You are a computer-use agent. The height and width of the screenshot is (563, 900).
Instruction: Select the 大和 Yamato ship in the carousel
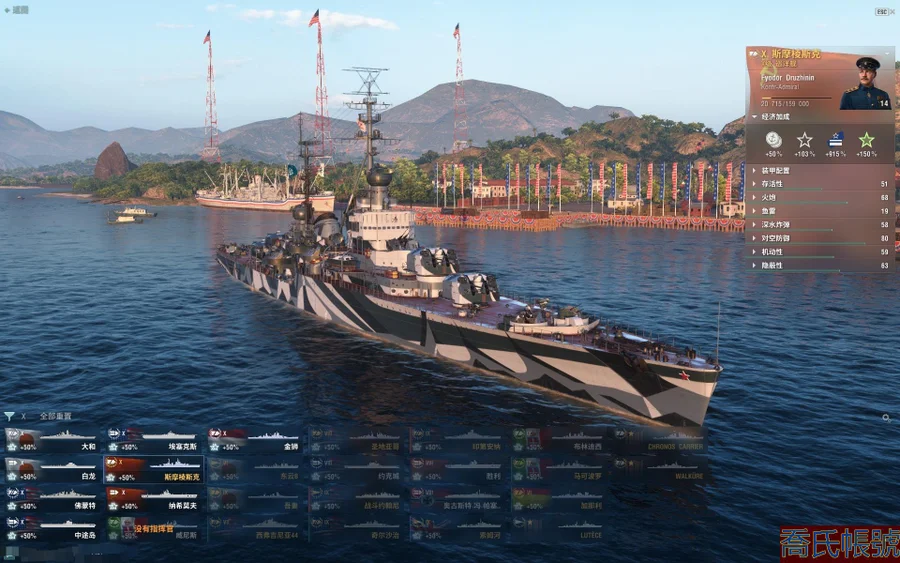coord(52,440)
